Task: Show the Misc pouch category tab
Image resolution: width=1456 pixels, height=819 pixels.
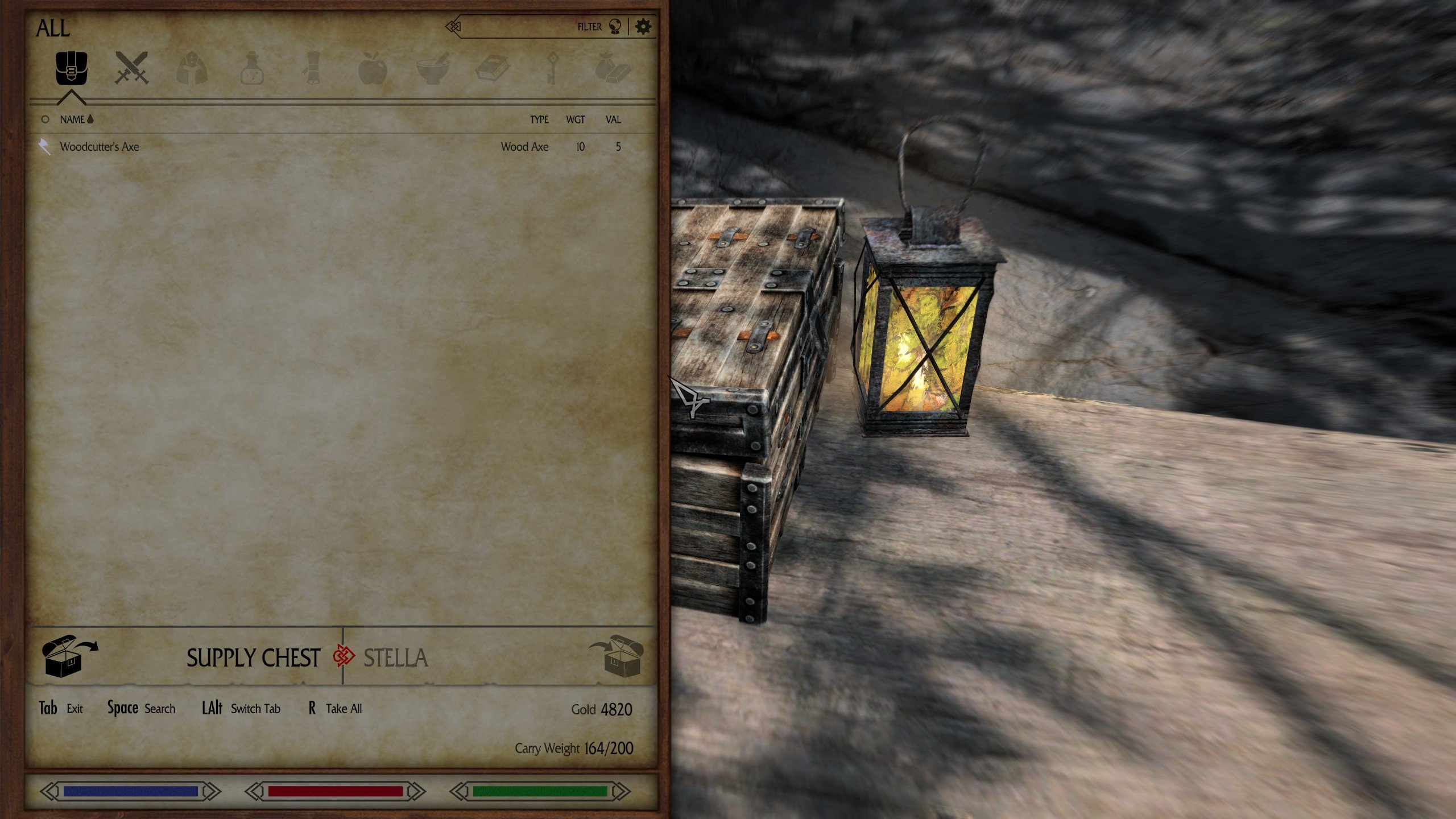Action: click(x=613, y=68)
